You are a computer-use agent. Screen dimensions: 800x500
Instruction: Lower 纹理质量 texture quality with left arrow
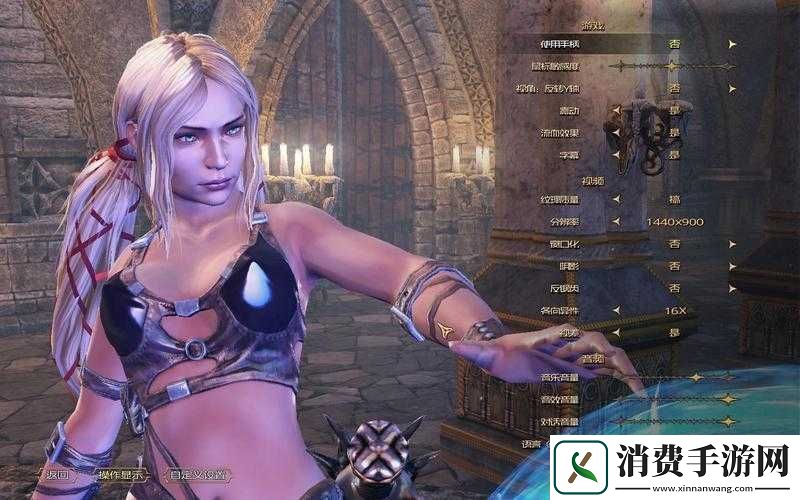pos(616,199)
